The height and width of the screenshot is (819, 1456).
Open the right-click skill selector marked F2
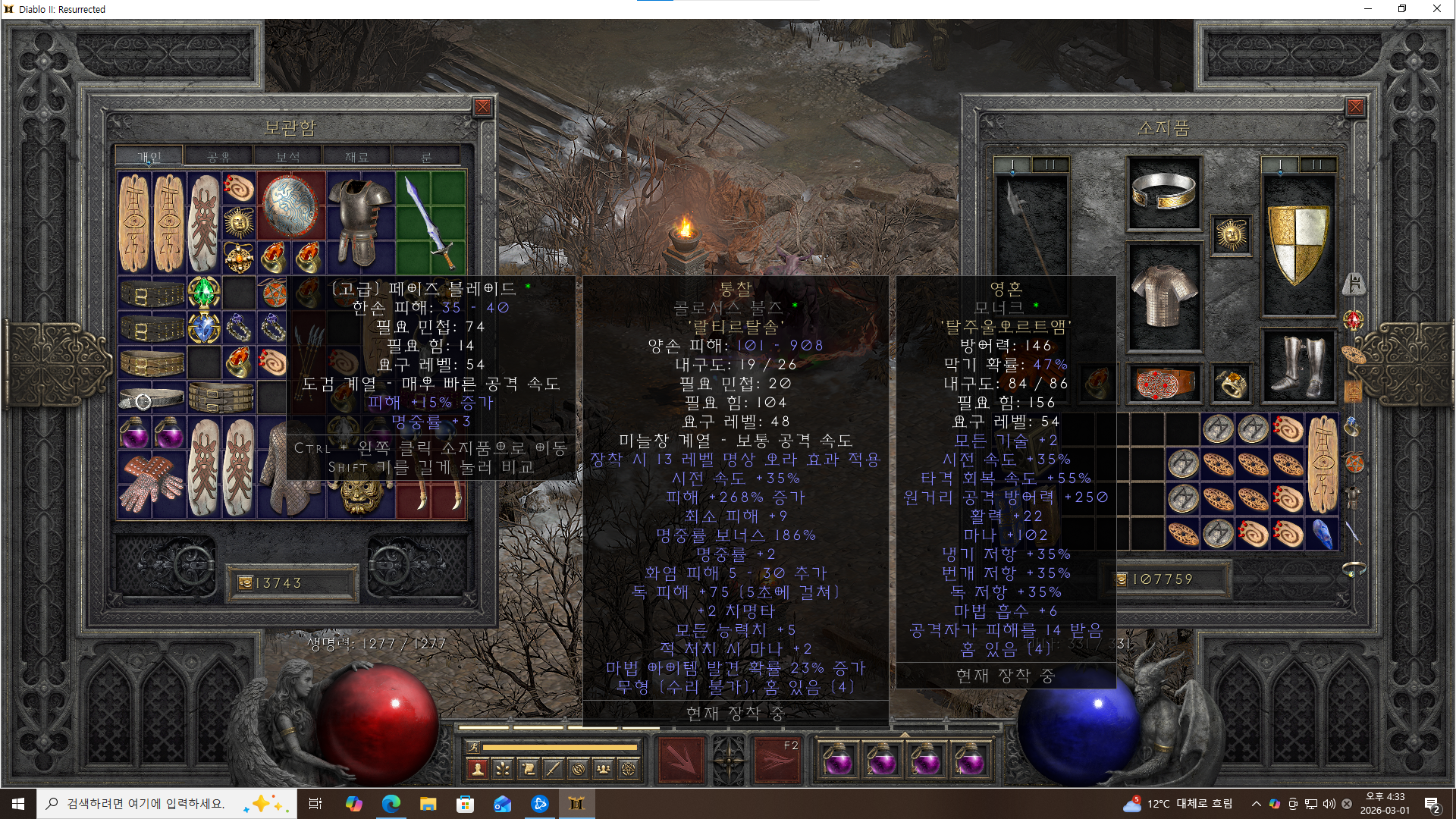pyautogui.click(x=777, y=759)
